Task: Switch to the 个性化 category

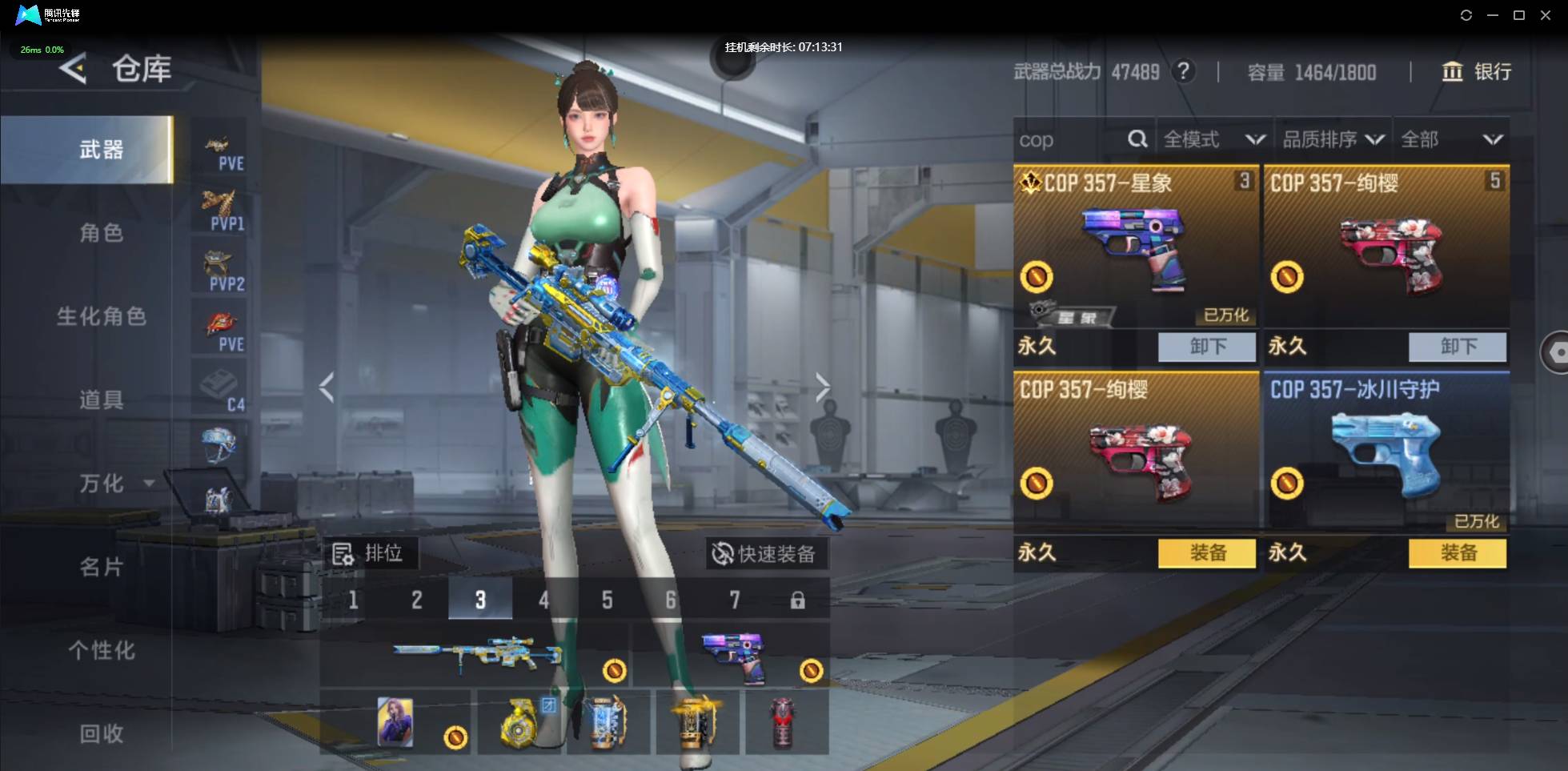Action: 101,650
